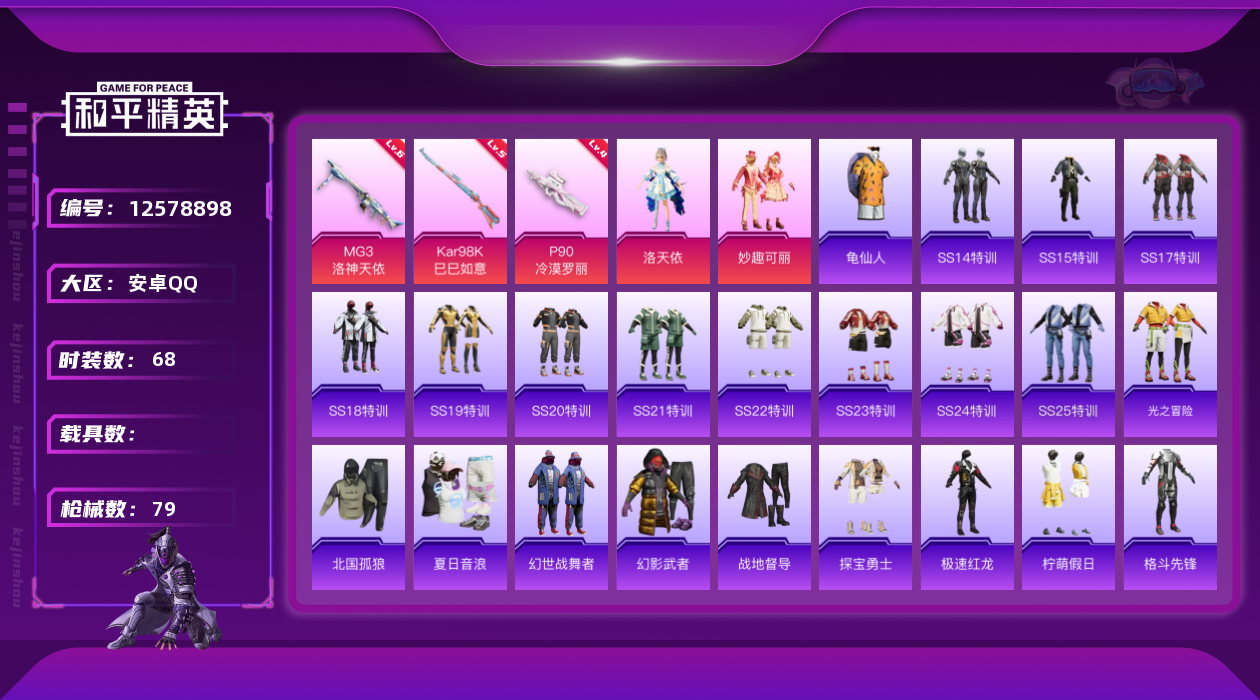Select the SS14特训 outfit card
Screen dimensions: 1260x700
tap(967, 211)
